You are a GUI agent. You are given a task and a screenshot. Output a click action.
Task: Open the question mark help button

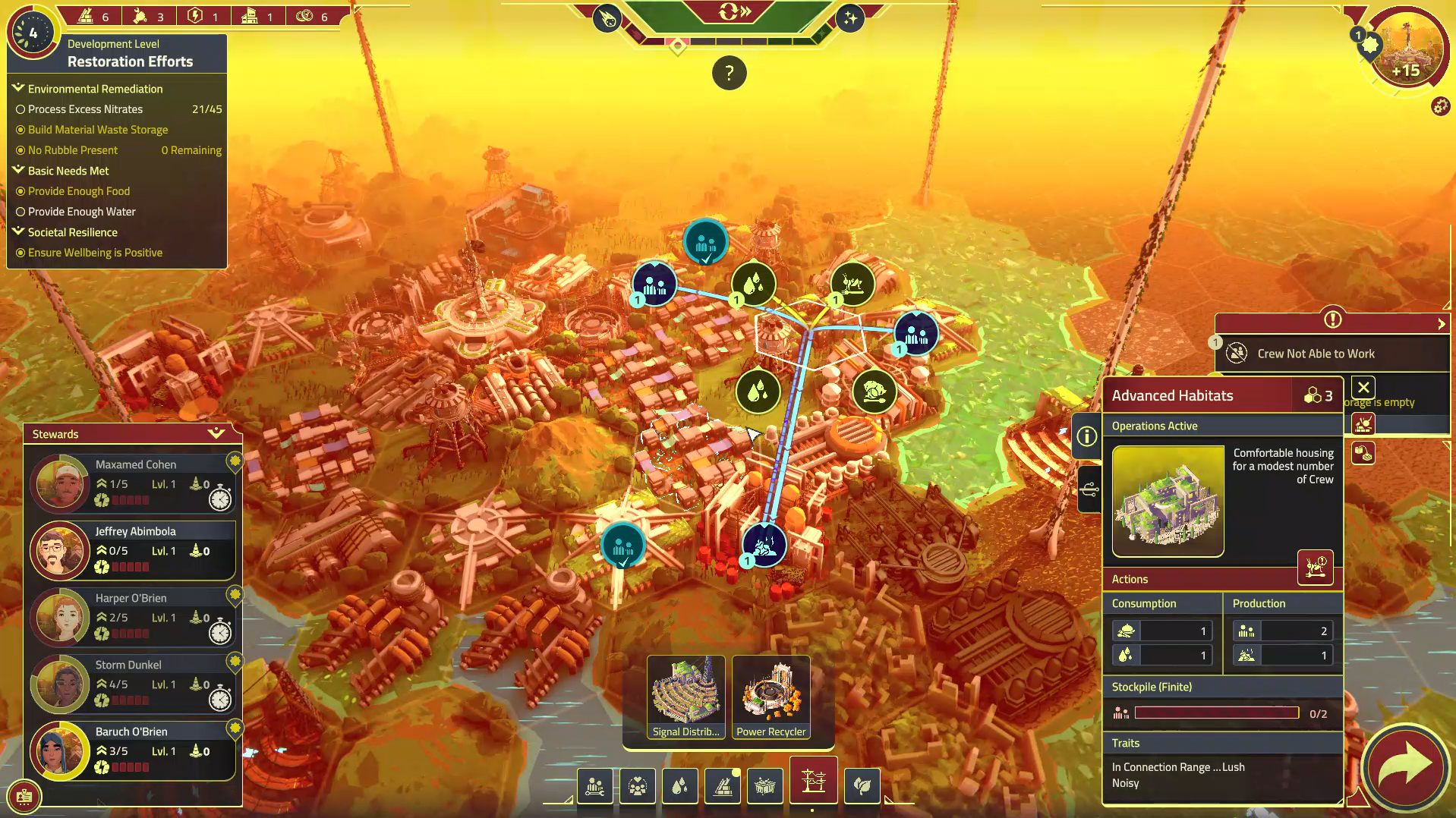tap(729, 74)
